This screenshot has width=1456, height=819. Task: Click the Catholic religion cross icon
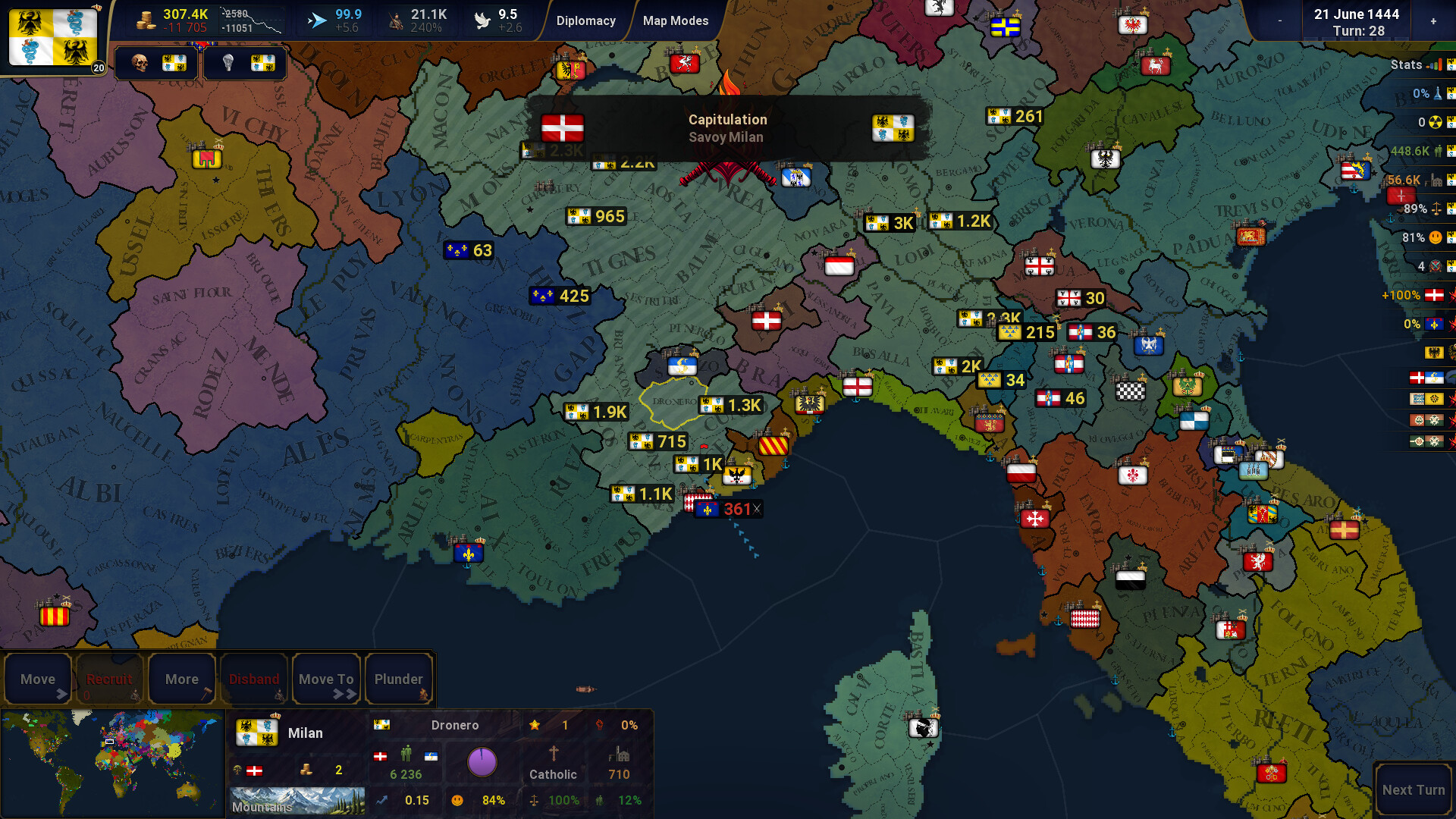(x=554, y=755)
